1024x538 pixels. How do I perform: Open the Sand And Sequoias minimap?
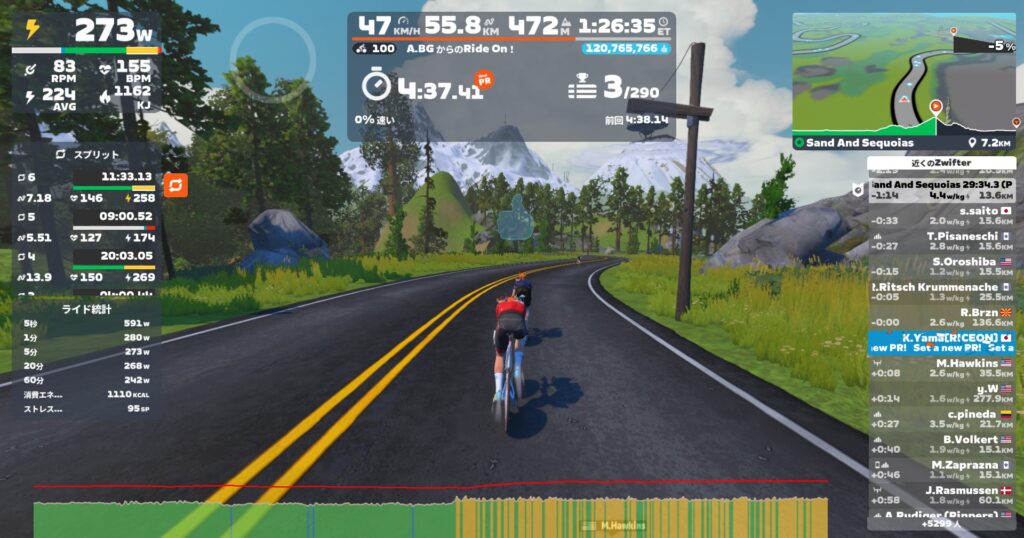(903, 75)
